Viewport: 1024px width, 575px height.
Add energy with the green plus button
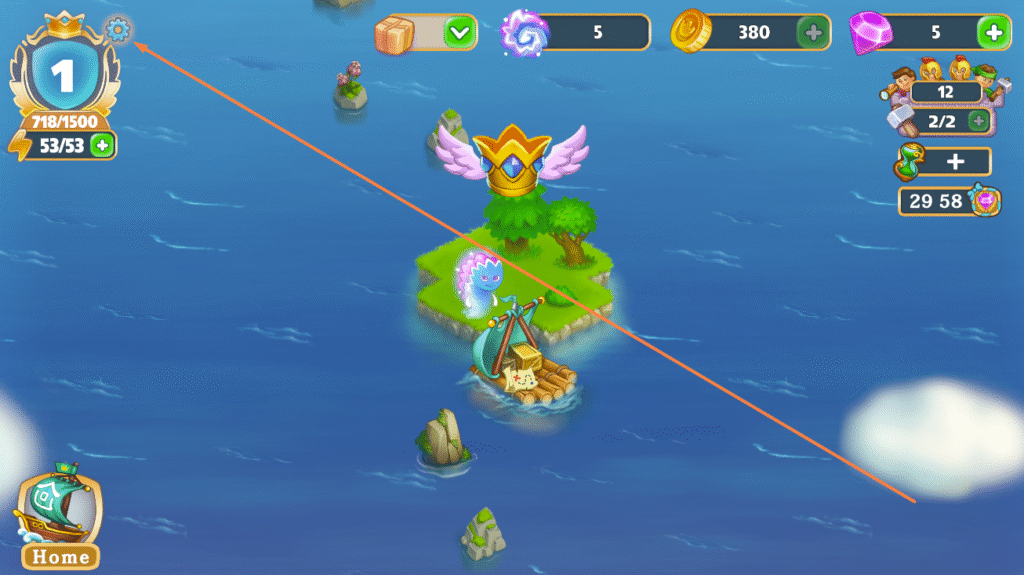[x=102, y=145]
